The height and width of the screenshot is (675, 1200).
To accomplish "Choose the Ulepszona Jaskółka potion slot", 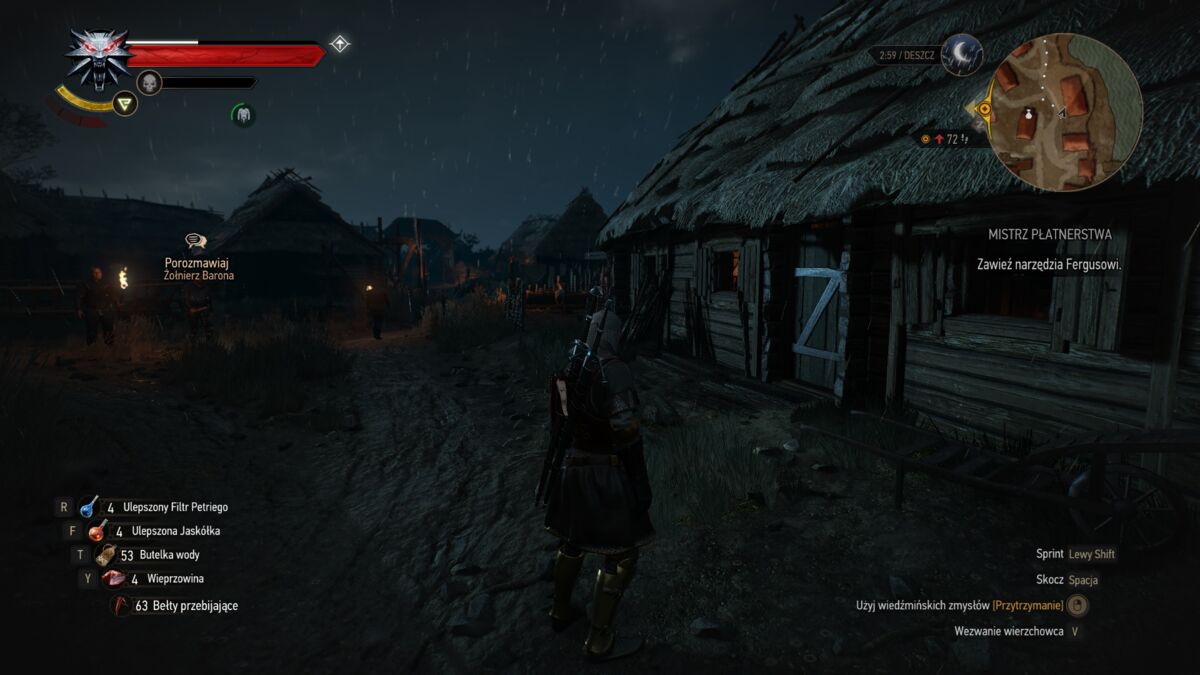I will pyautogui.click(x=99, y=531).
